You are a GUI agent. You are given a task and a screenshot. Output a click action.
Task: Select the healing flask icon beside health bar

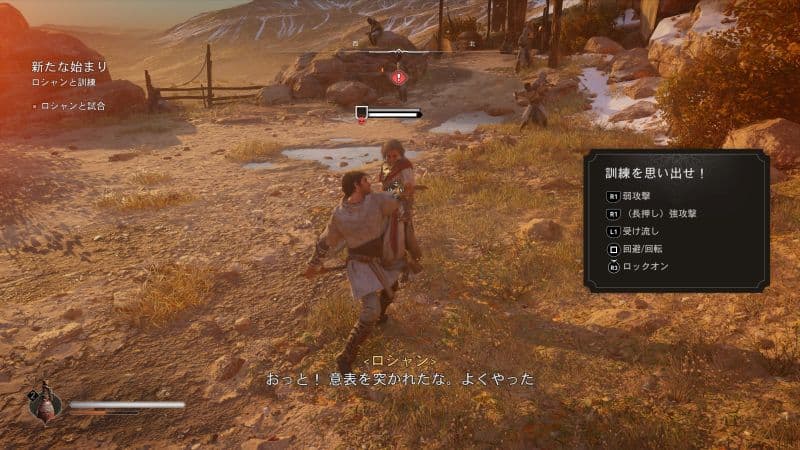point(46,404)
